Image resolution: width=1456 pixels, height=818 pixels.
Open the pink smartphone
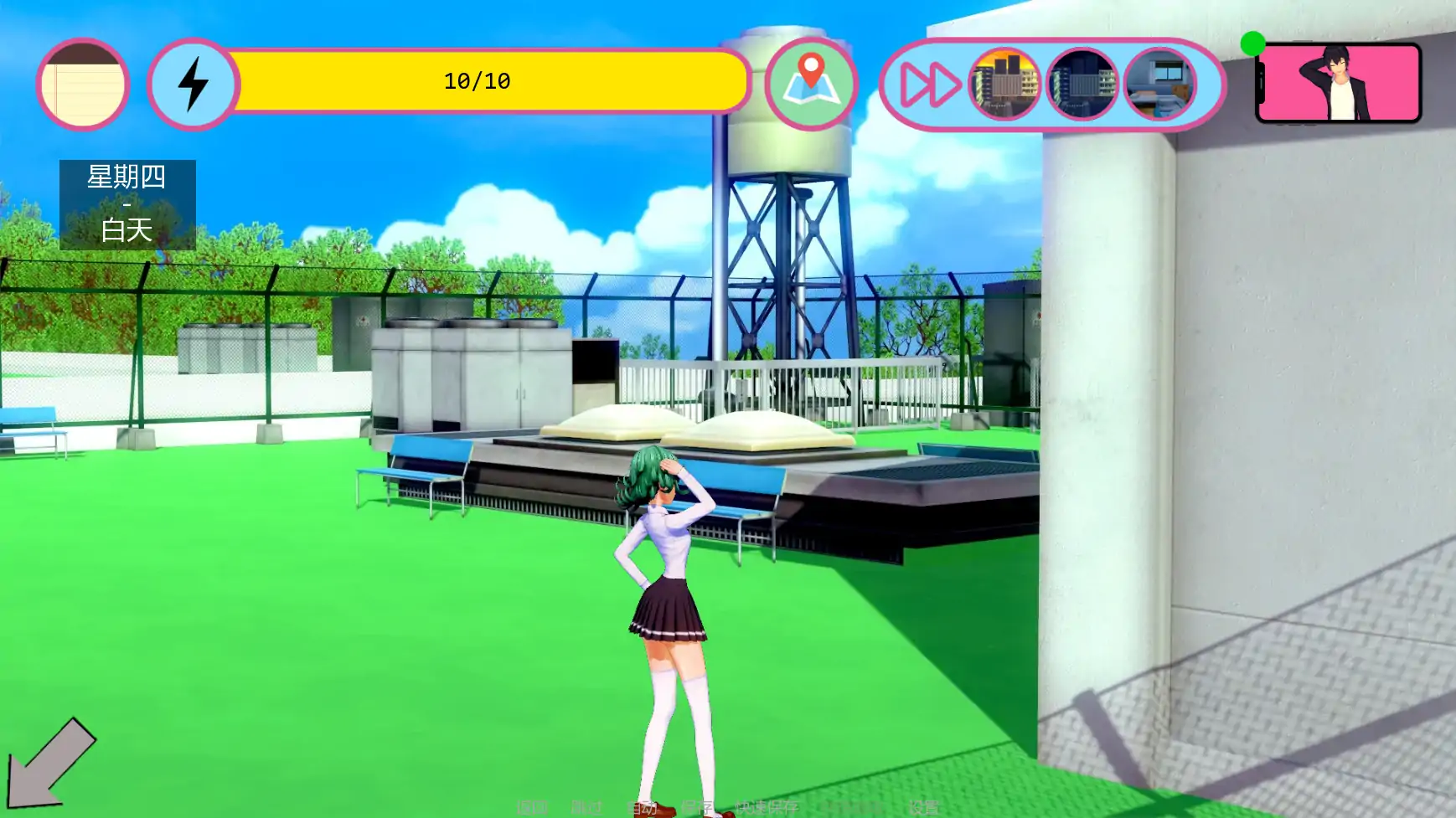(x=1339, y=83)
